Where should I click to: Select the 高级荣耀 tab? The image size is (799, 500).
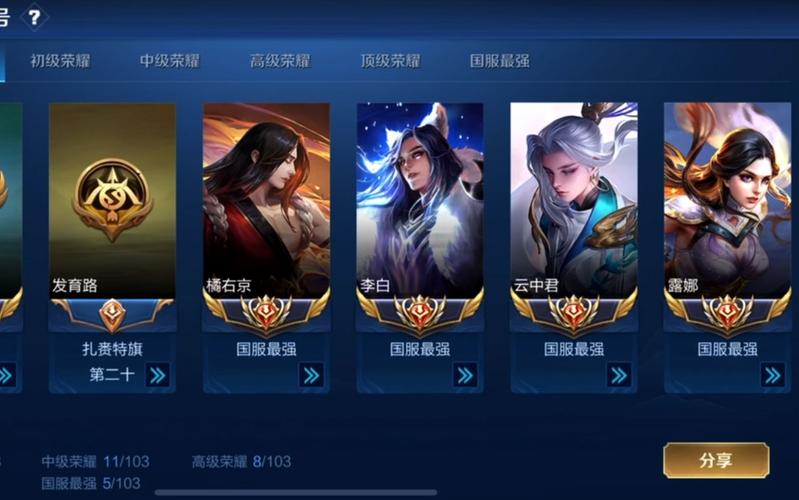(280, 60)
